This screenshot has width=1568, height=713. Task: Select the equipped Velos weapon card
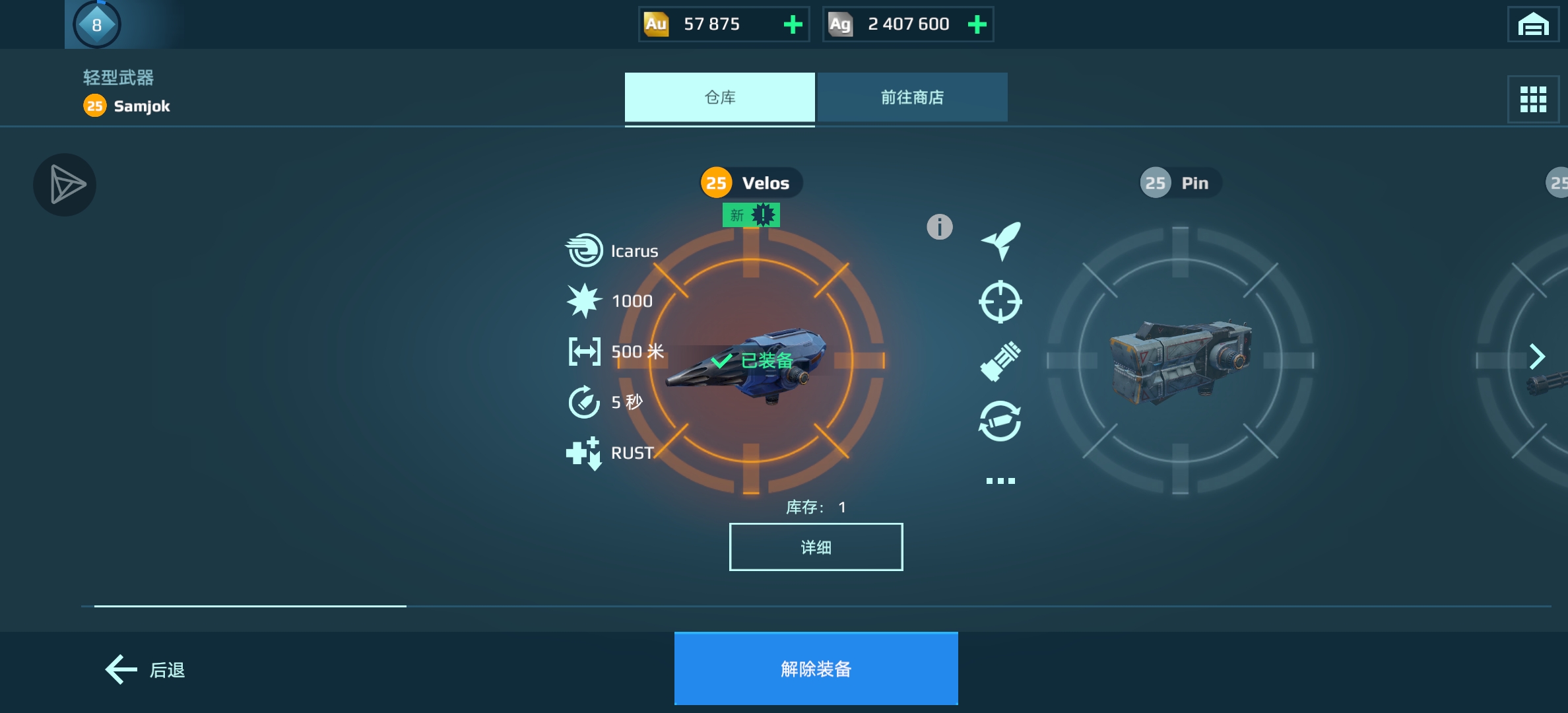click(x=751, y=360)
